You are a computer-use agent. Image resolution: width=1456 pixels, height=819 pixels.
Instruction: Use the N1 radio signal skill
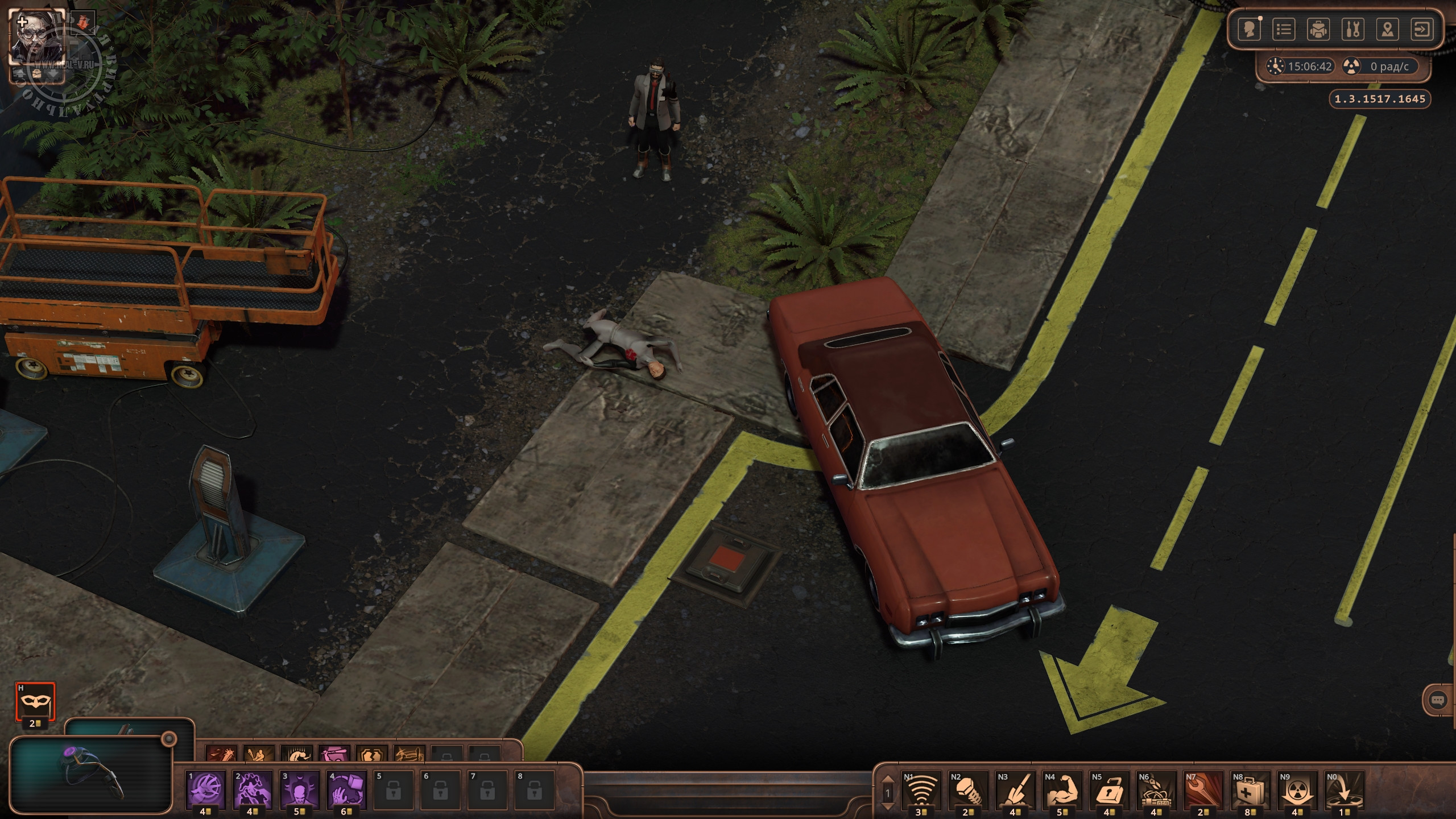tap(921, 791)
